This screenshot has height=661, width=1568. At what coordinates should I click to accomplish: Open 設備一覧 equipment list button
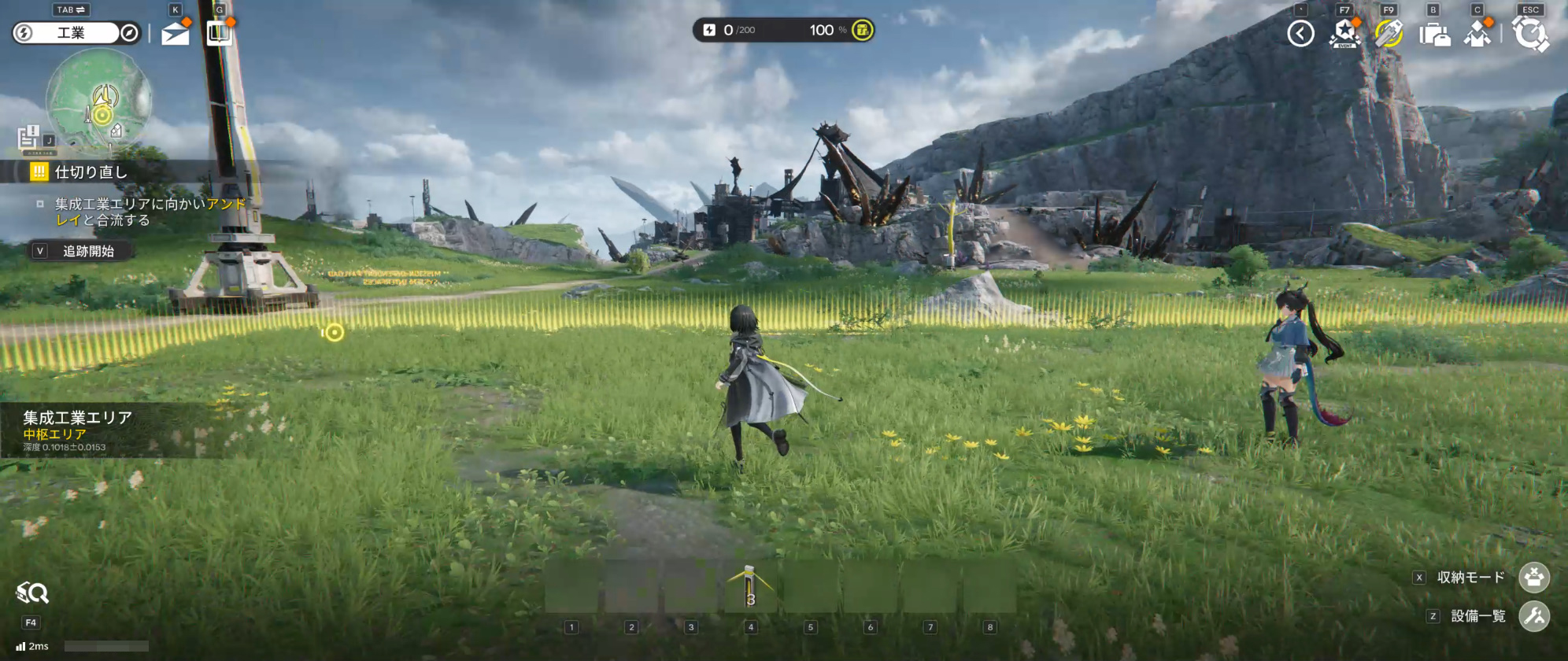point(1533,616)
